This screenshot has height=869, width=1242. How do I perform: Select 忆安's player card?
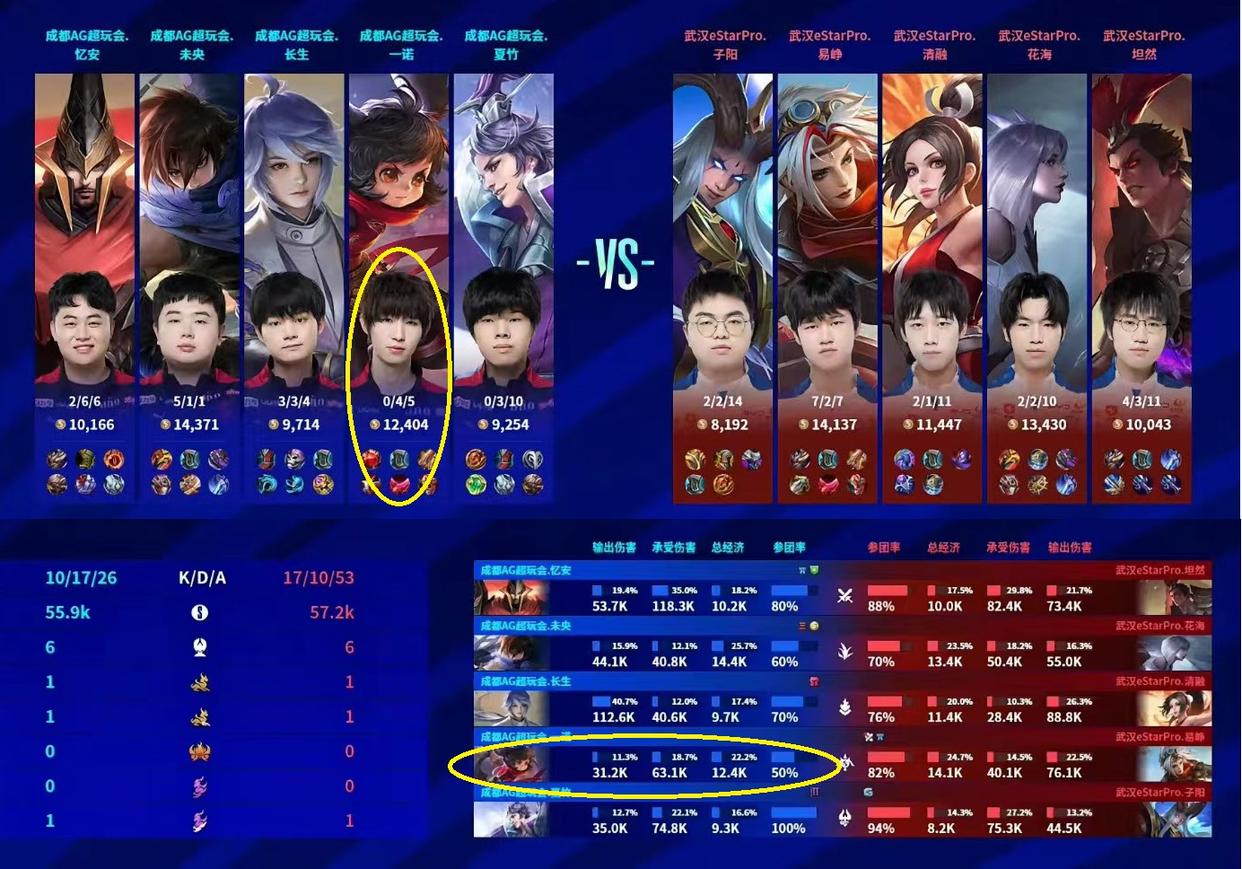(84, 285)
